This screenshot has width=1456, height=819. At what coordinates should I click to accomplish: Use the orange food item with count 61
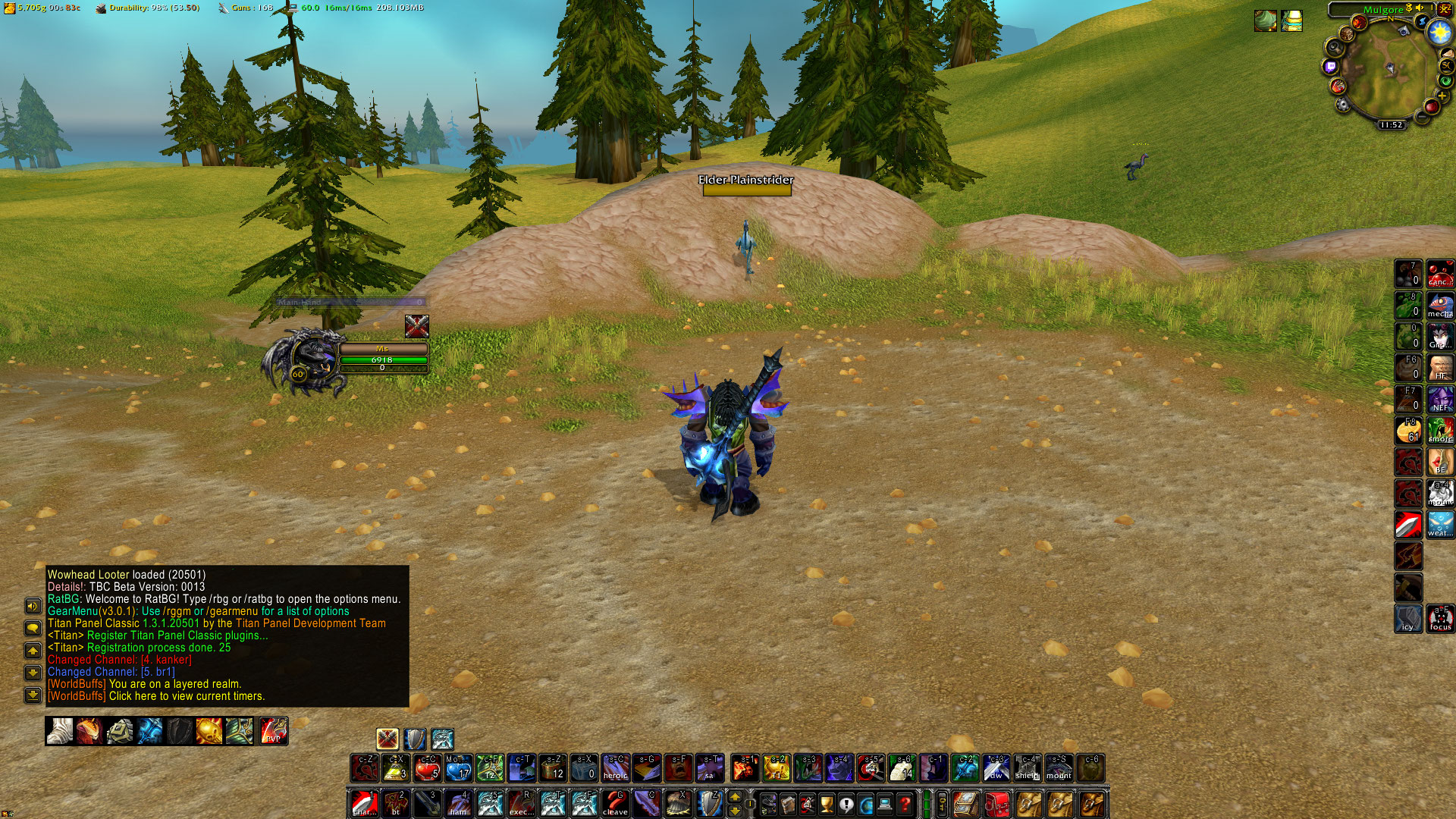(x=1408, y=430)
